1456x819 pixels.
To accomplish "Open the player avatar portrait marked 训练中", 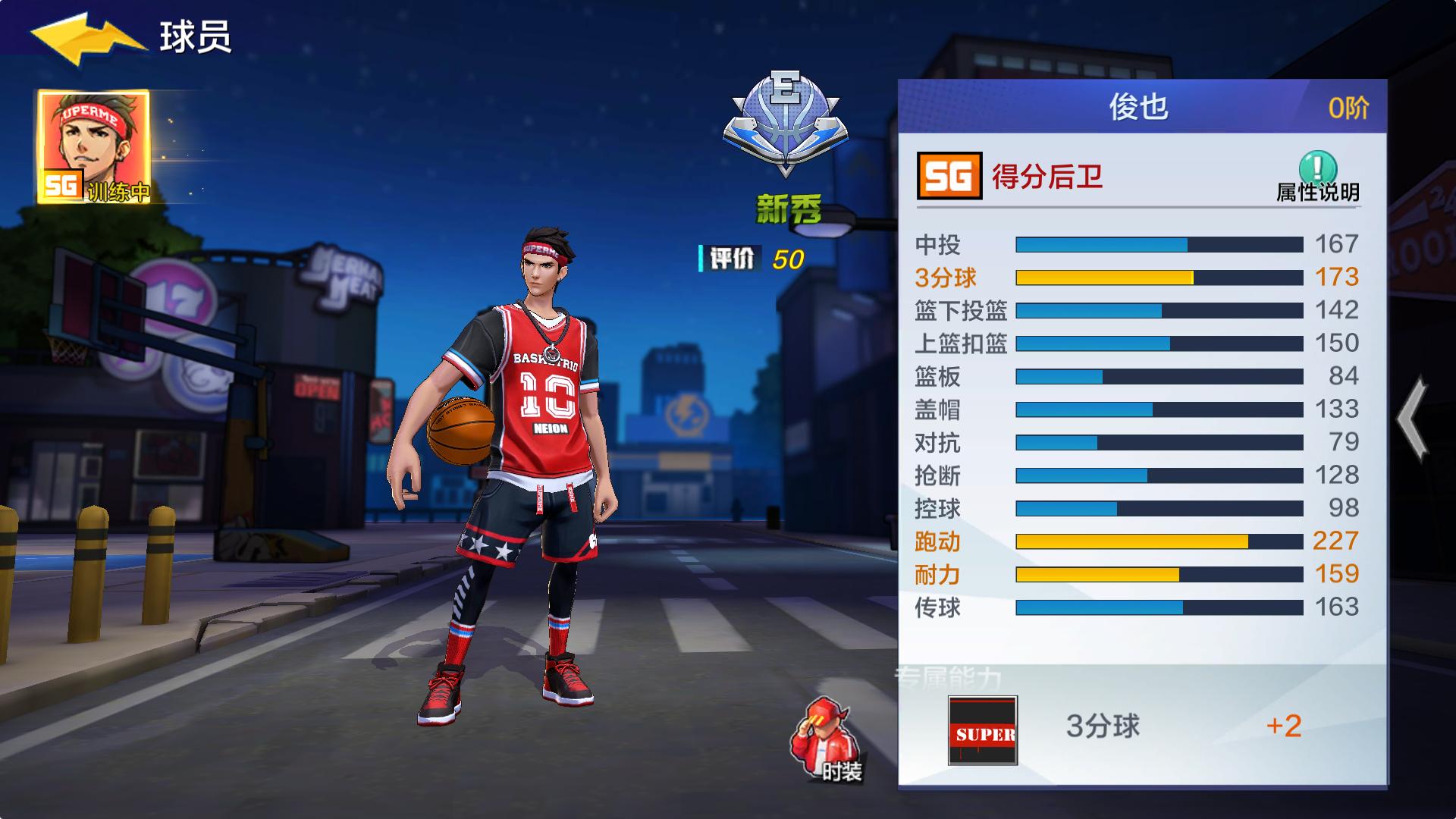I will click(x=91, y=144).
